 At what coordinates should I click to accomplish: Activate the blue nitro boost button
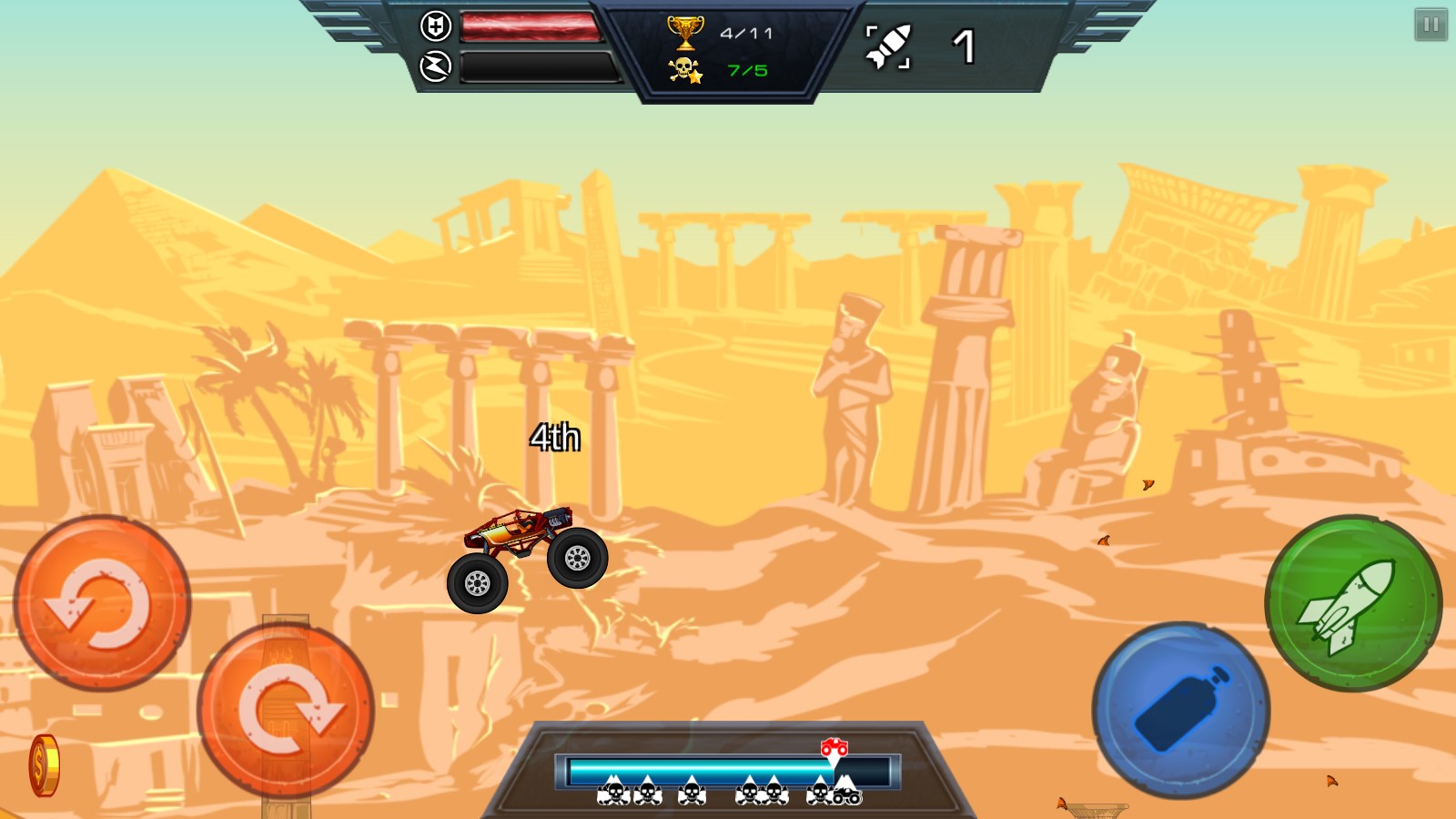[x=1180, y=710]
